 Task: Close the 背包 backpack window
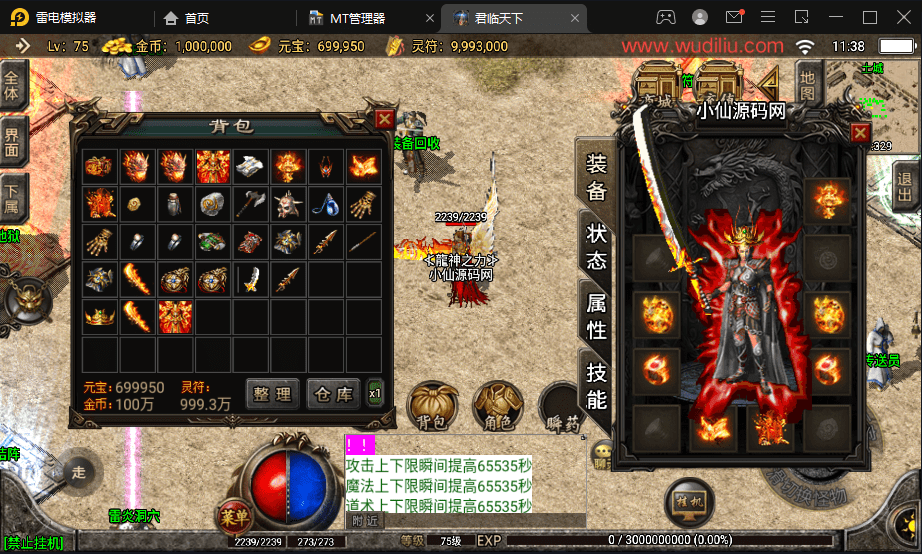[384, 119]
